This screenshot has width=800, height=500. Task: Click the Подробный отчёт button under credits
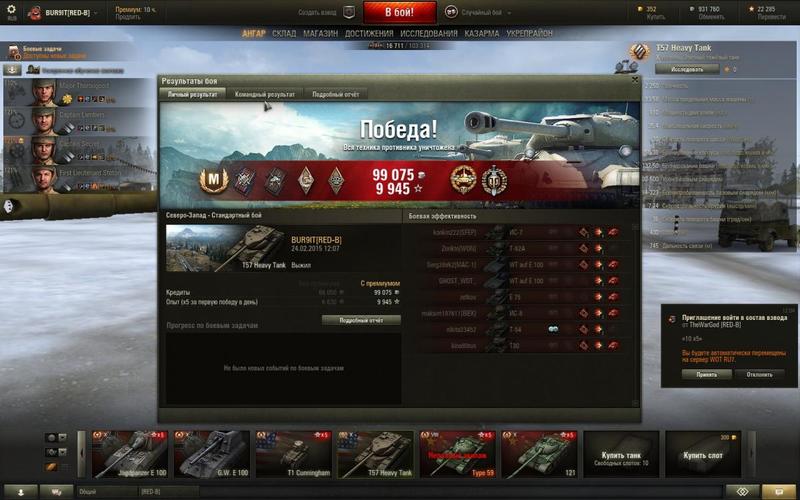(x=361, y=320)
